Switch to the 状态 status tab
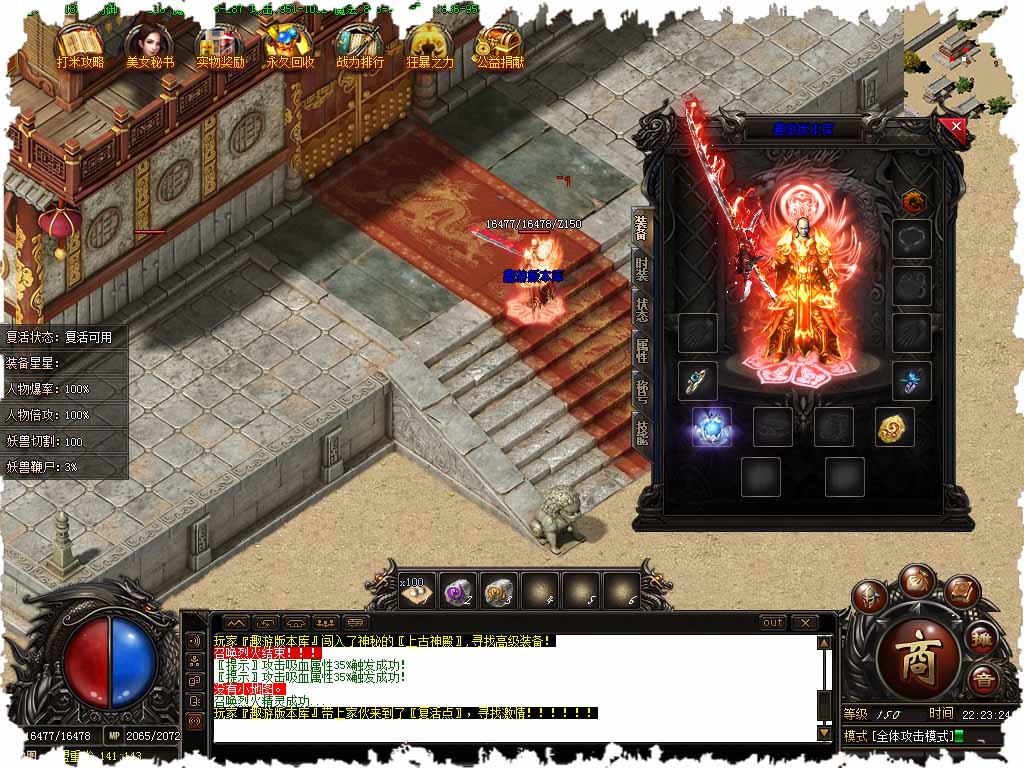1024x768 pixels. click(x=642, y=309)
